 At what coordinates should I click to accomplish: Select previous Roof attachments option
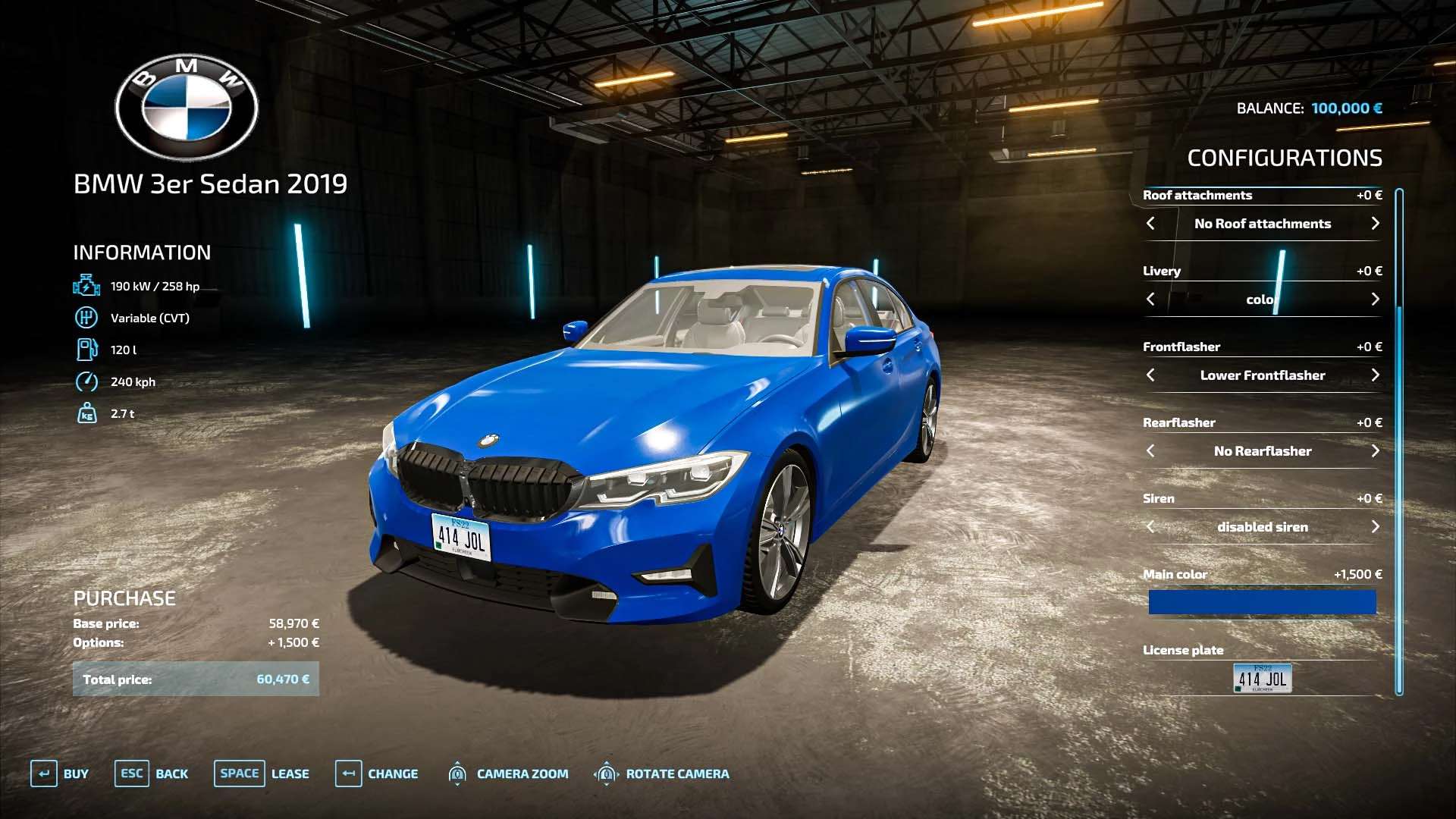point(1150,224)
